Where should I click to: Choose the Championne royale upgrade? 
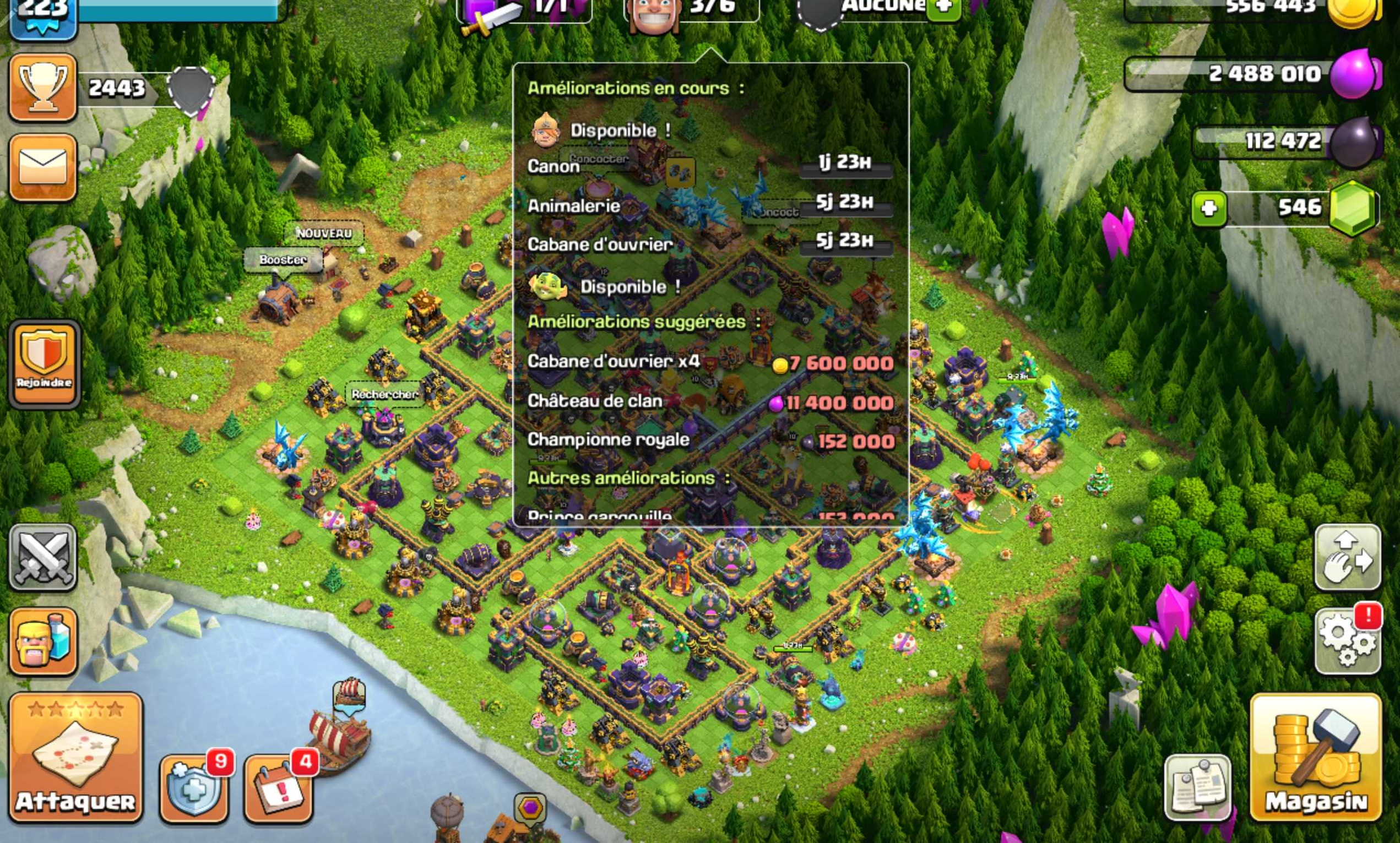click(709, 441)
